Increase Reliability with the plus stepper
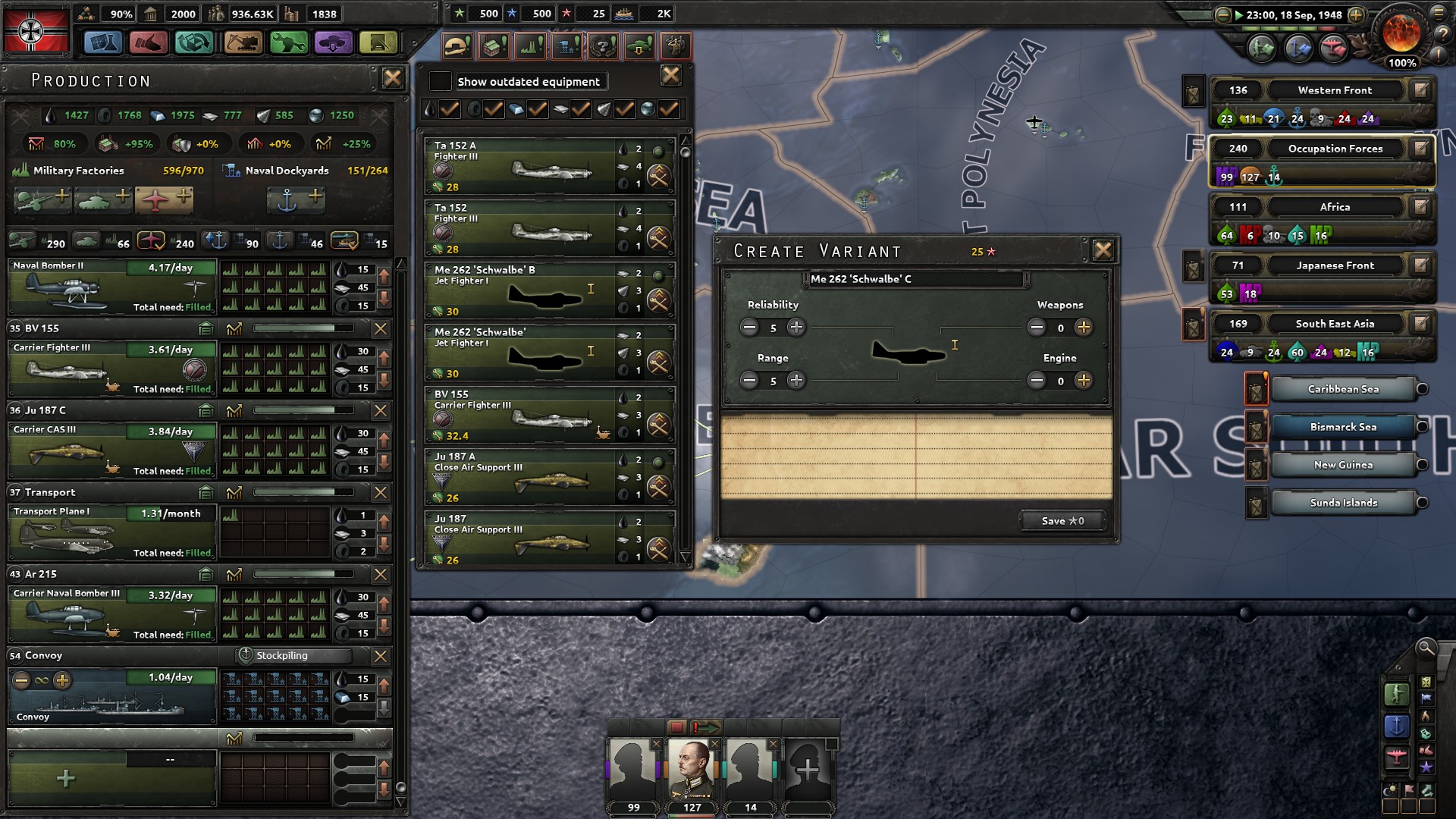1456x819 pixels. tap(795, 328)
